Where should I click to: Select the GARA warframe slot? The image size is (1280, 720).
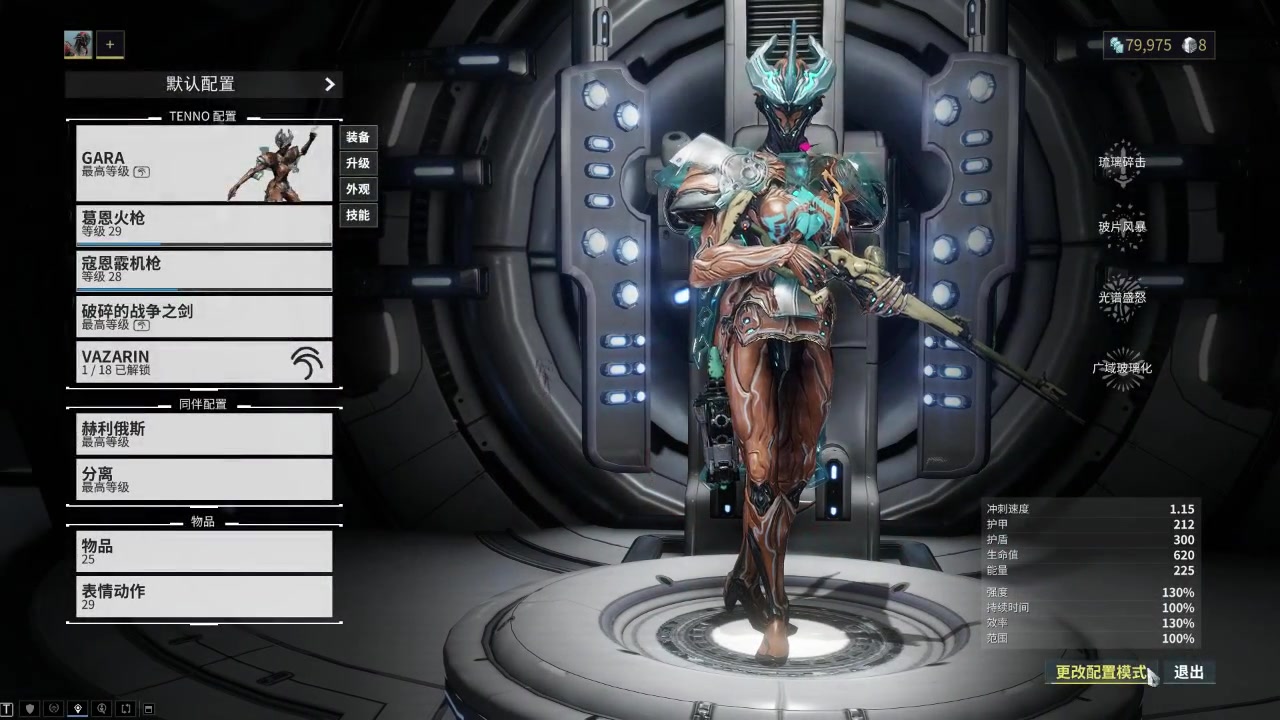[204, 163]
